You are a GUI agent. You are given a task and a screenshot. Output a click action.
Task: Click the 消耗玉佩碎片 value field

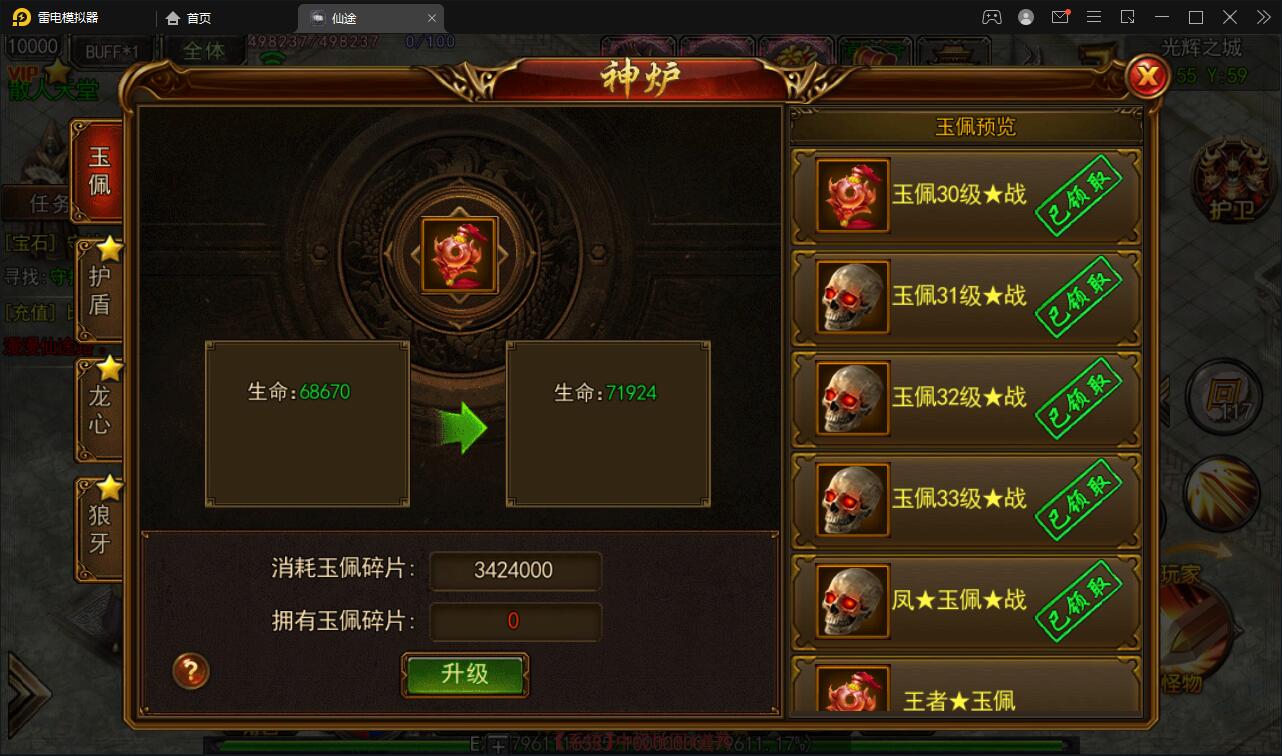[x=515, y=571]
